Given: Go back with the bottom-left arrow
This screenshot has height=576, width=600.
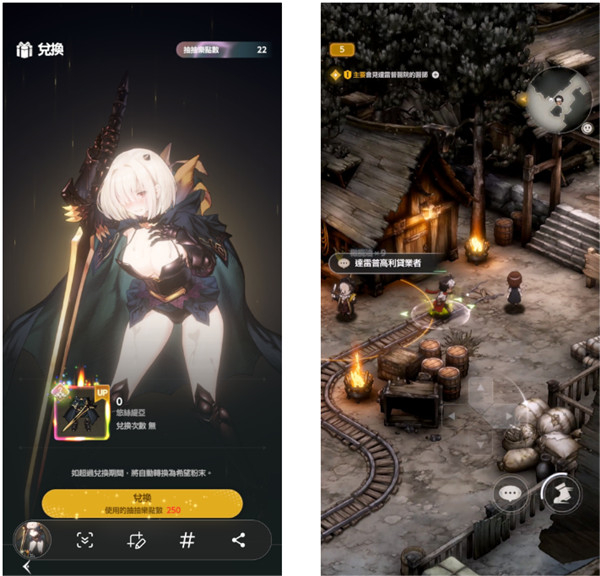Looking at the screenshot, I should 27,567.
